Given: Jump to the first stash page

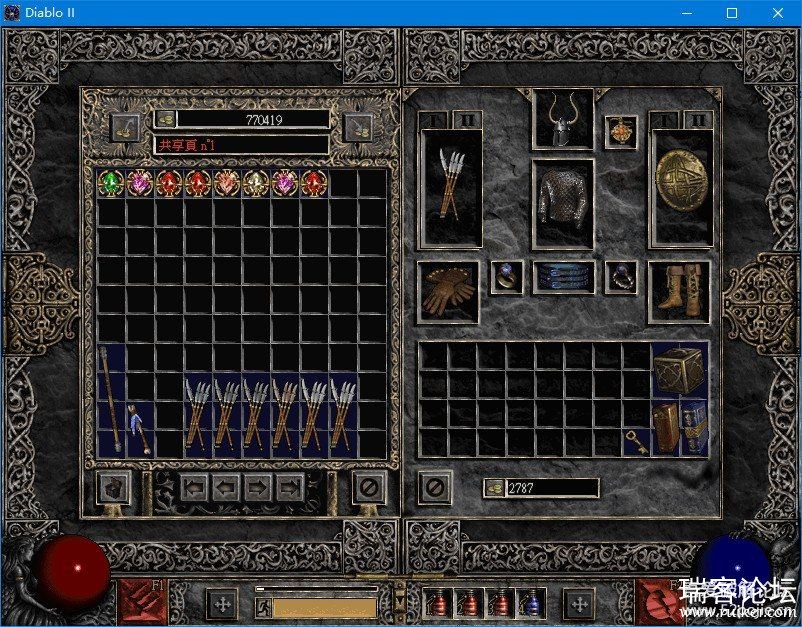Looking at the screenshot, I should 196,488.
